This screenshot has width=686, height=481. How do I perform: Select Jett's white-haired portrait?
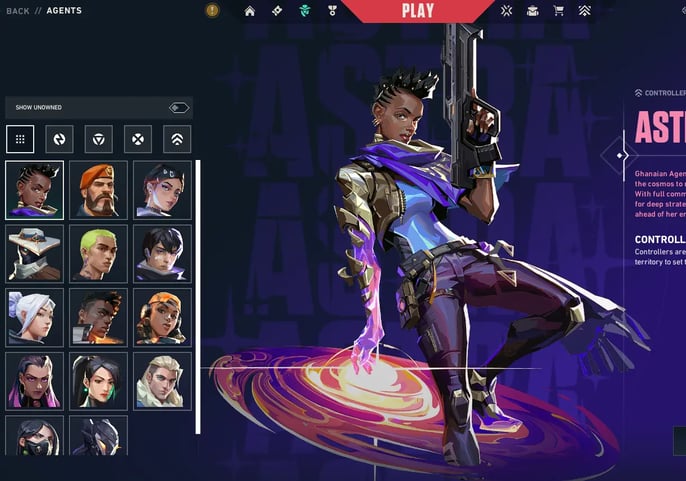click(x=34, y=317)
